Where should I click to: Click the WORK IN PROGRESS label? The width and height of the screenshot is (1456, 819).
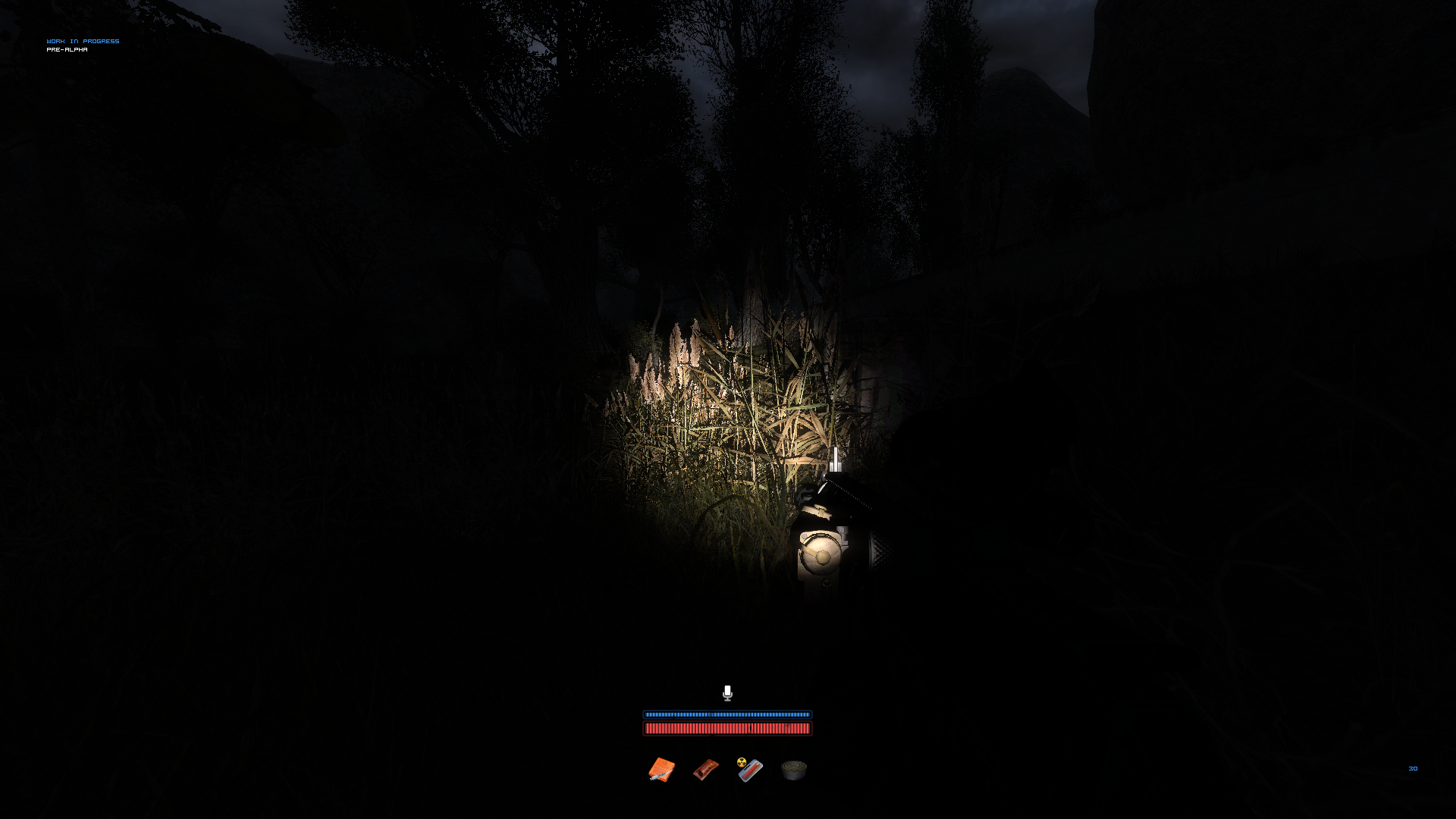83,41
